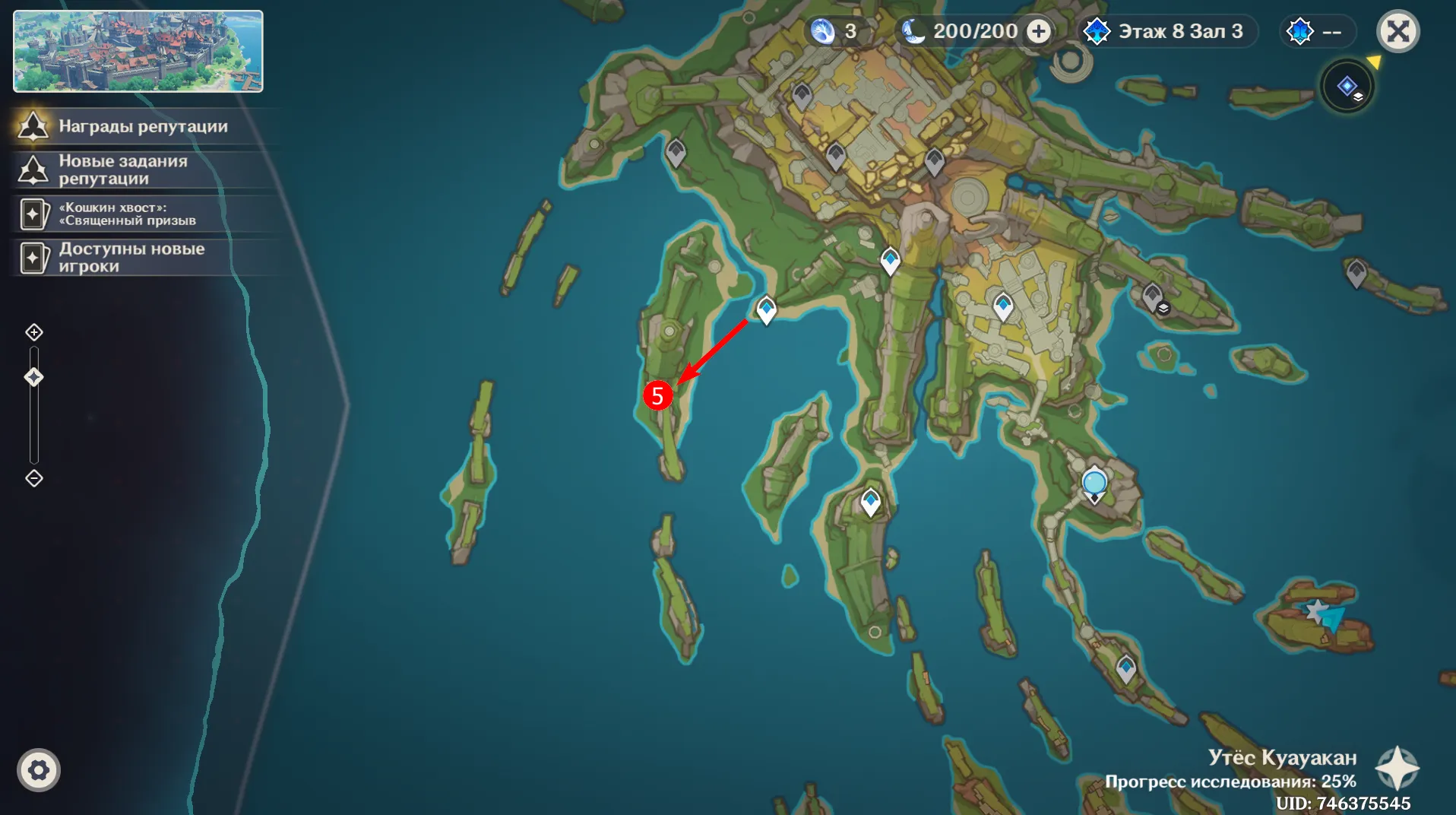Click the map zoom slider handle
This screenshot has width=1456, height=815.
coord(34,377)
